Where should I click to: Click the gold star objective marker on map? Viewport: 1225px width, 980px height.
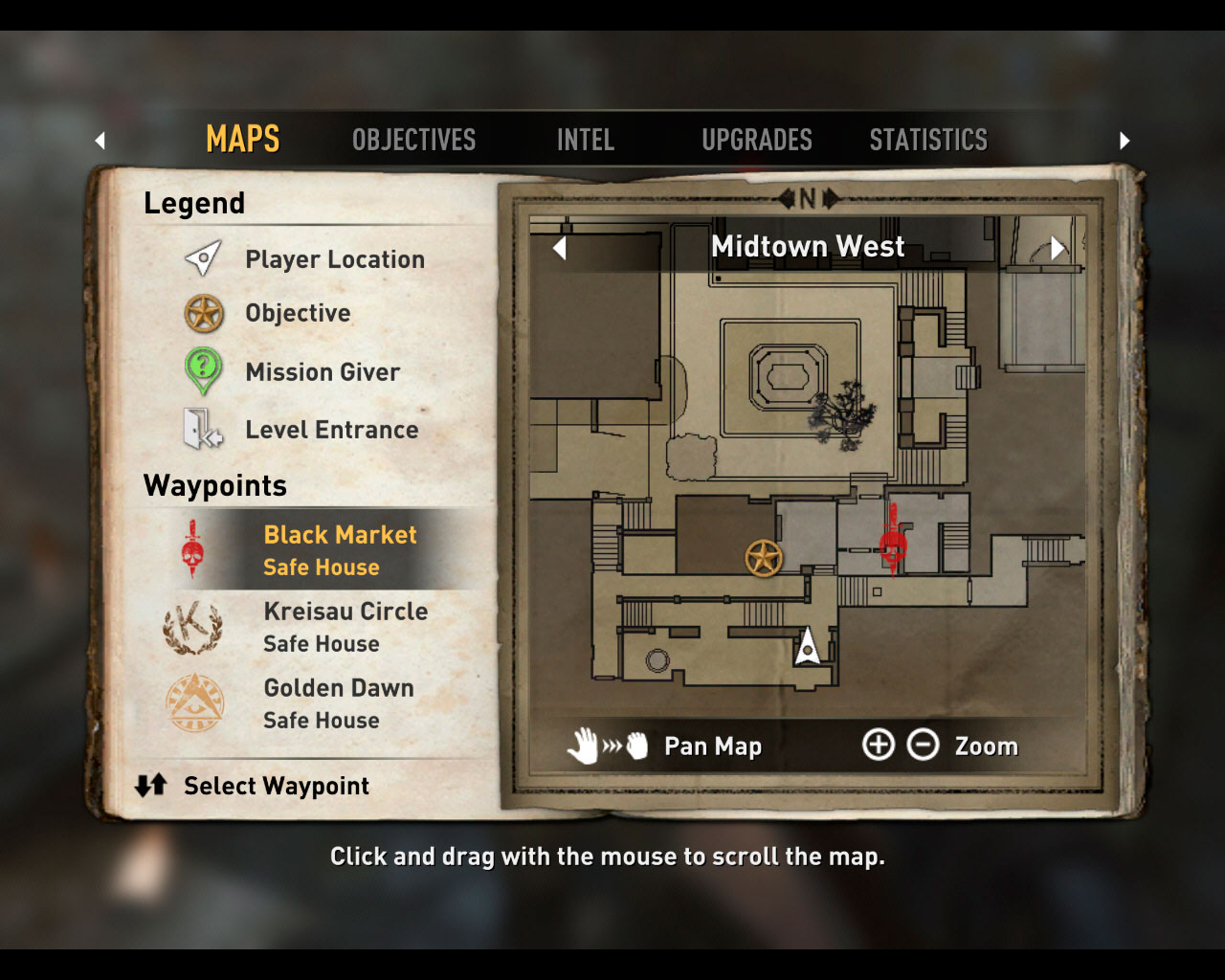click(764, 558)
